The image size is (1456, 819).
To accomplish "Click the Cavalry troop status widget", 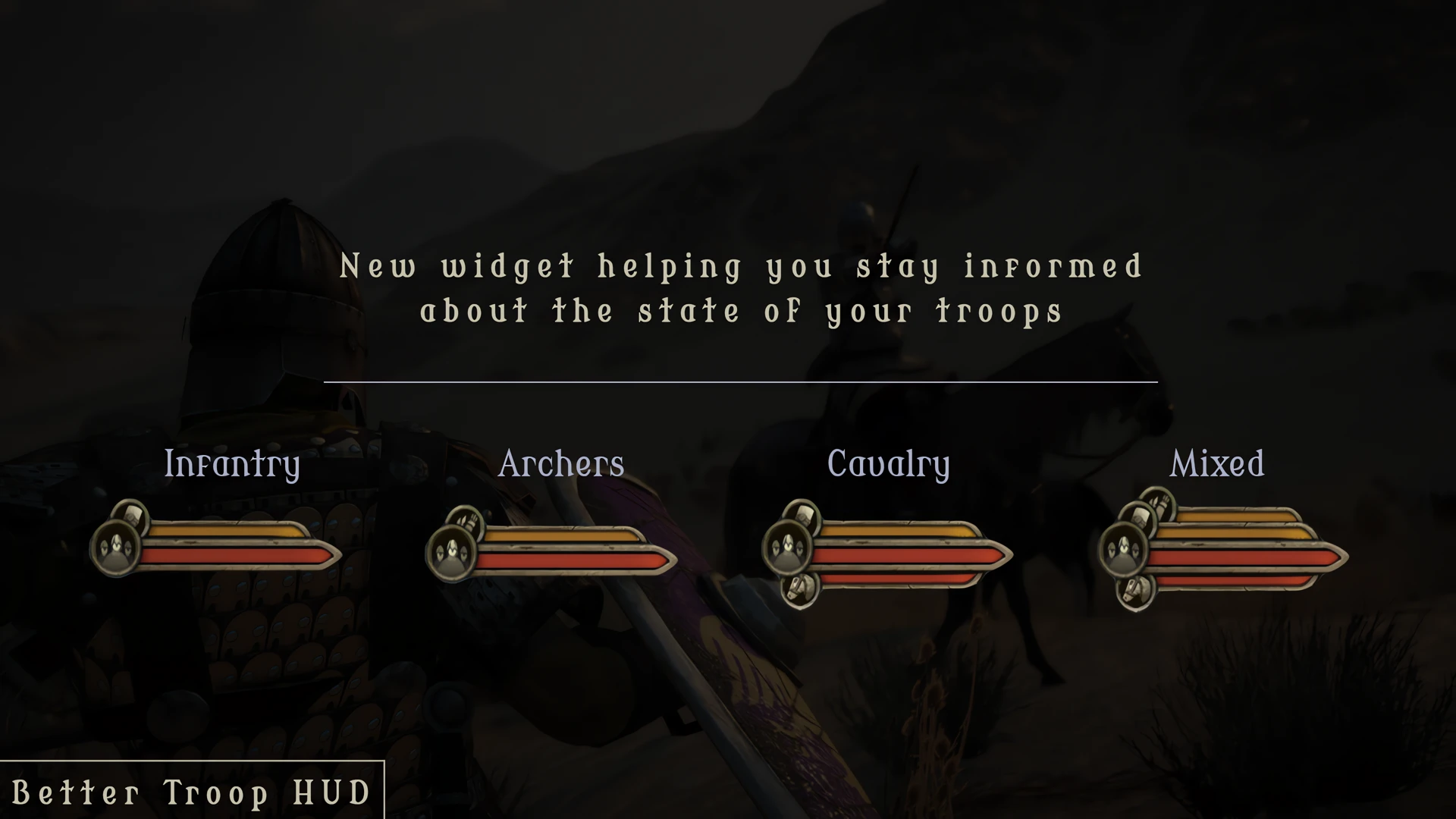I will (887, 552).
